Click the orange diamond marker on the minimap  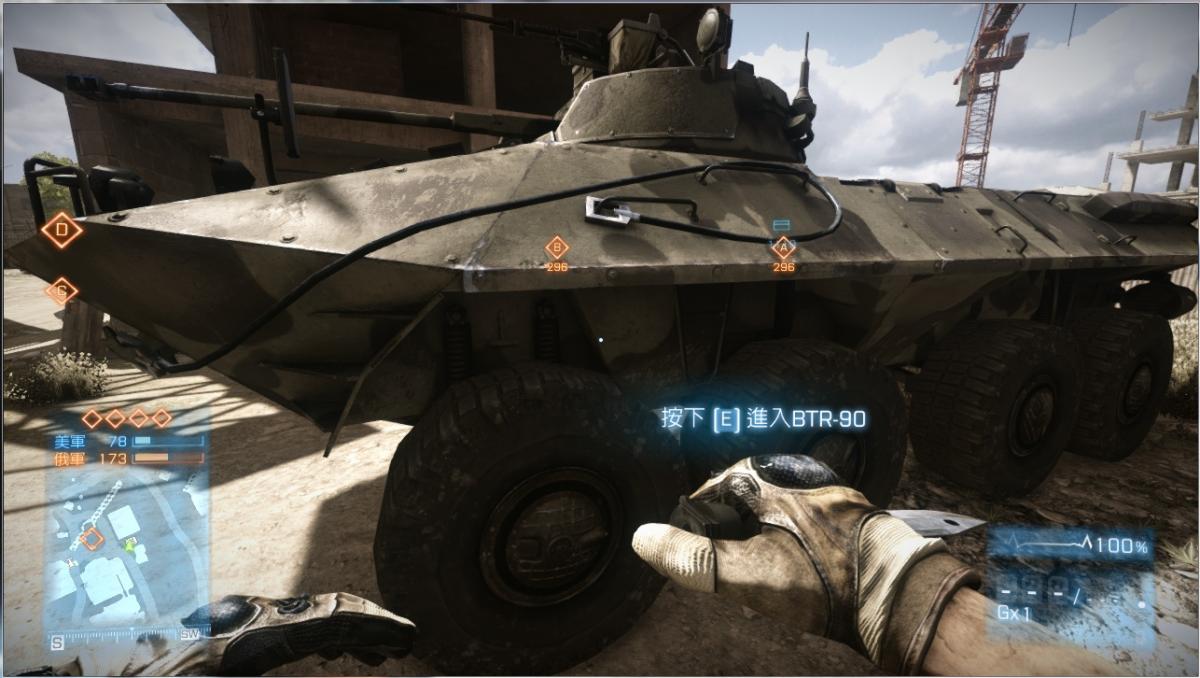pos(92,539)
